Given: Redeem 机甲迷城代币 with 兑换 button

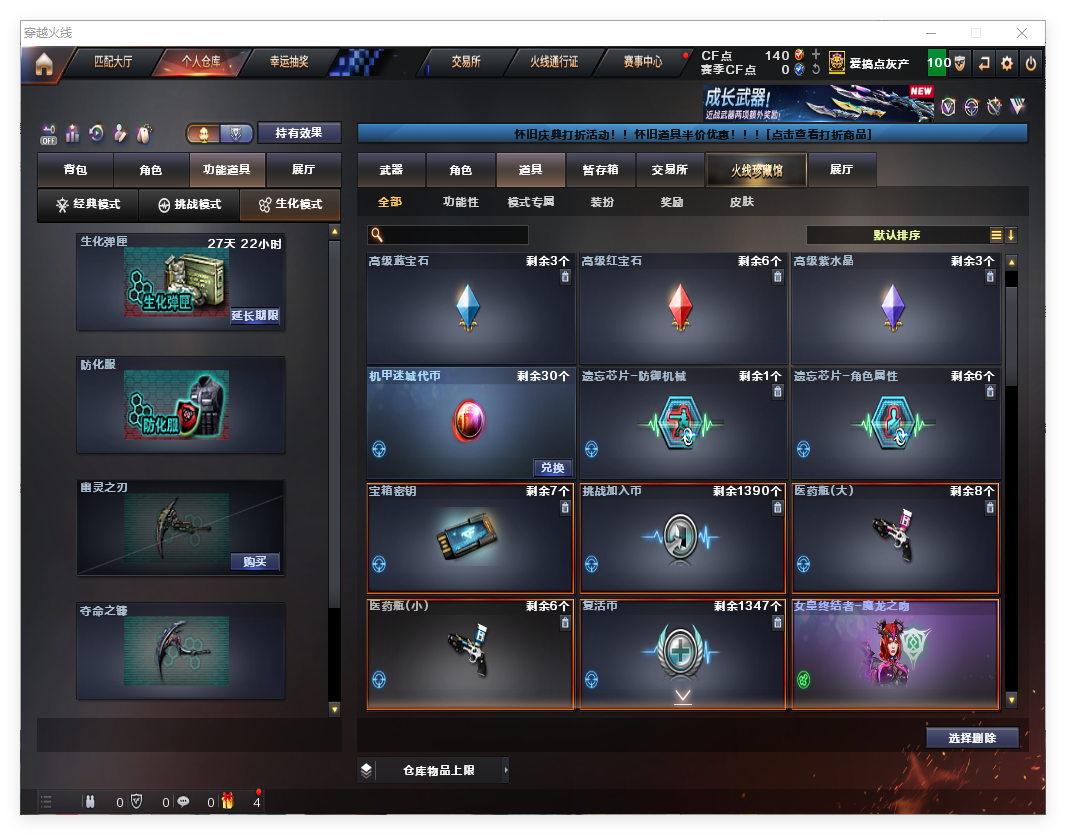Looking at the screenshot, I should pyautogui.click(x=552, y=468).
